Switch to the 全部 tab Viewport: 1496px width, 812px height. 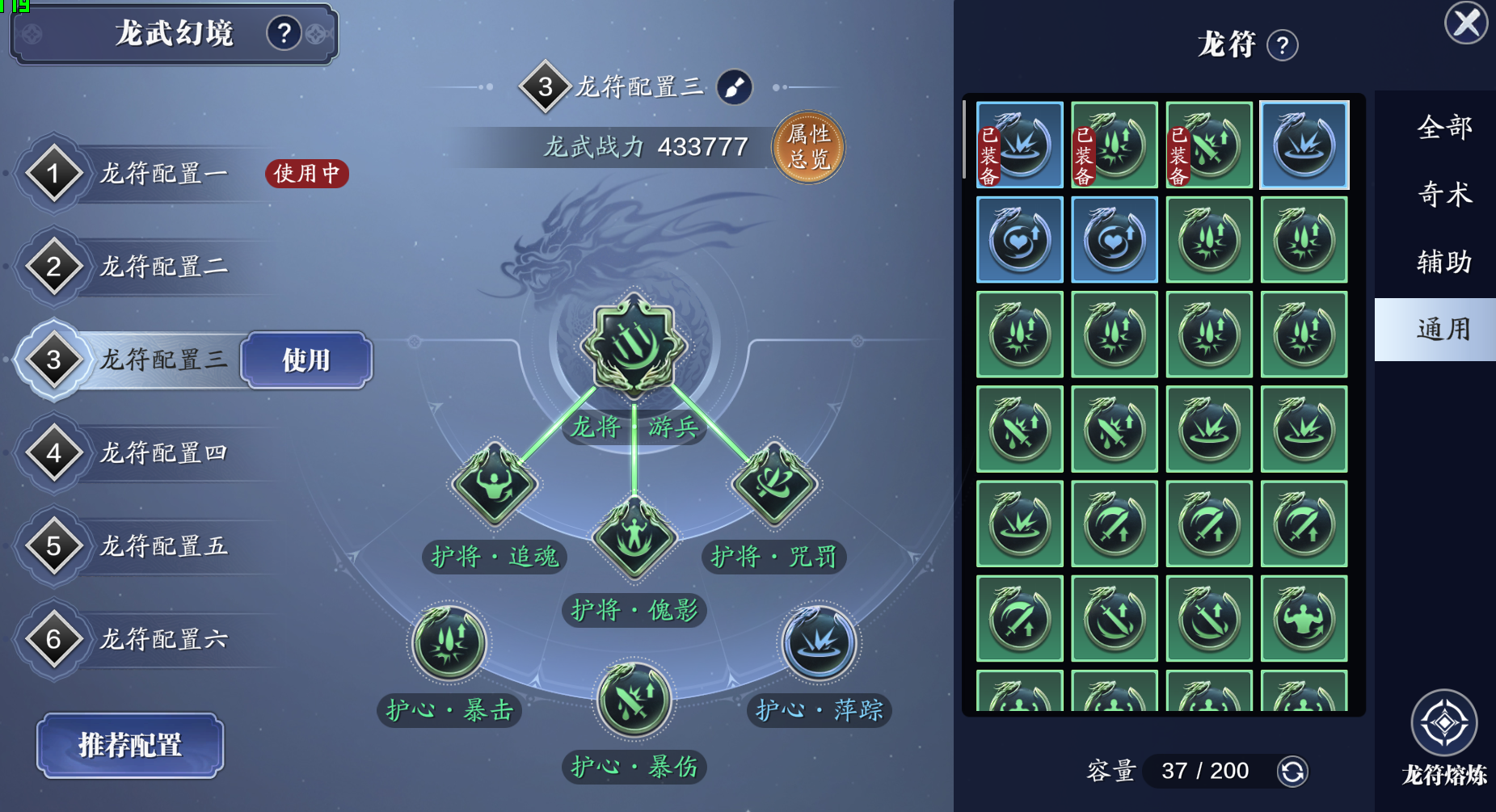tap(1443, 128)
